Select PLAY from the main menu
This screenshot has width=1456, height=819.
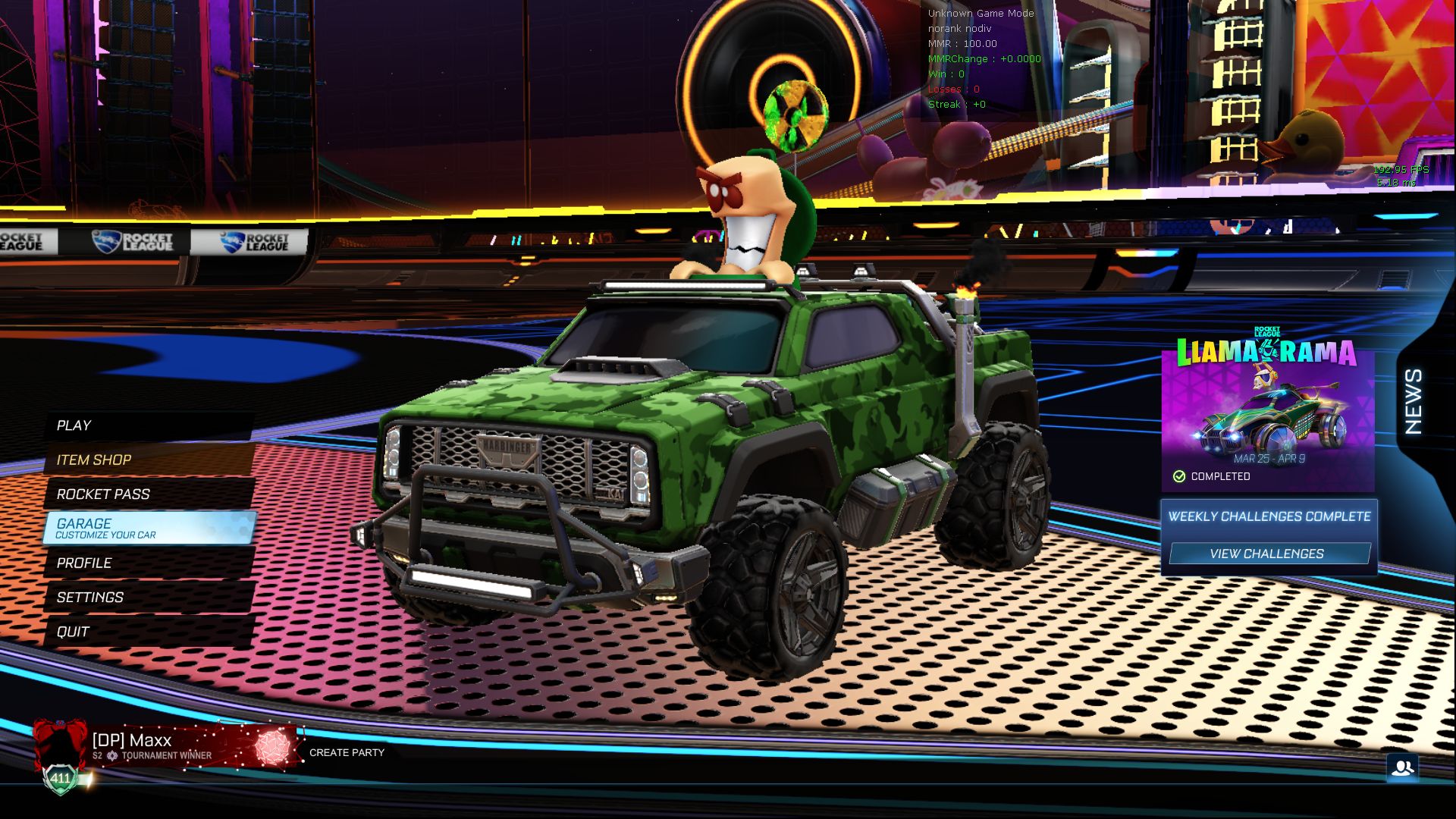click(x=74, y=425)
